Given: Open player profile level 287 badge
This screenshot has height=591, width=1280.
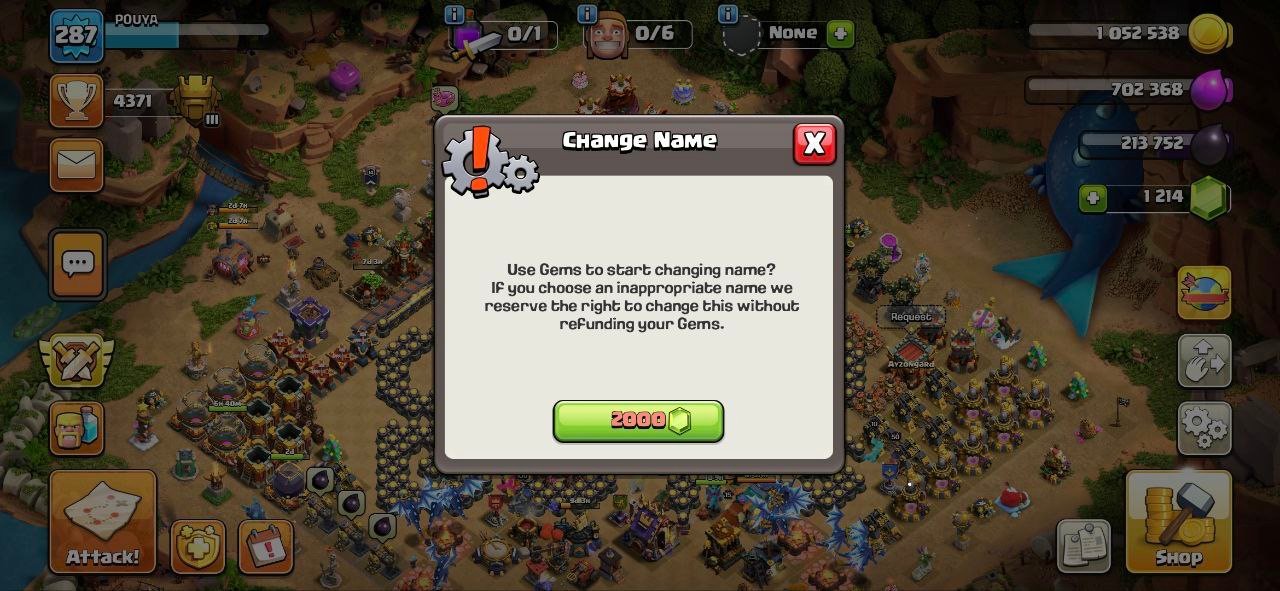Looking at the screenshot, I should [x=77, y=36].
